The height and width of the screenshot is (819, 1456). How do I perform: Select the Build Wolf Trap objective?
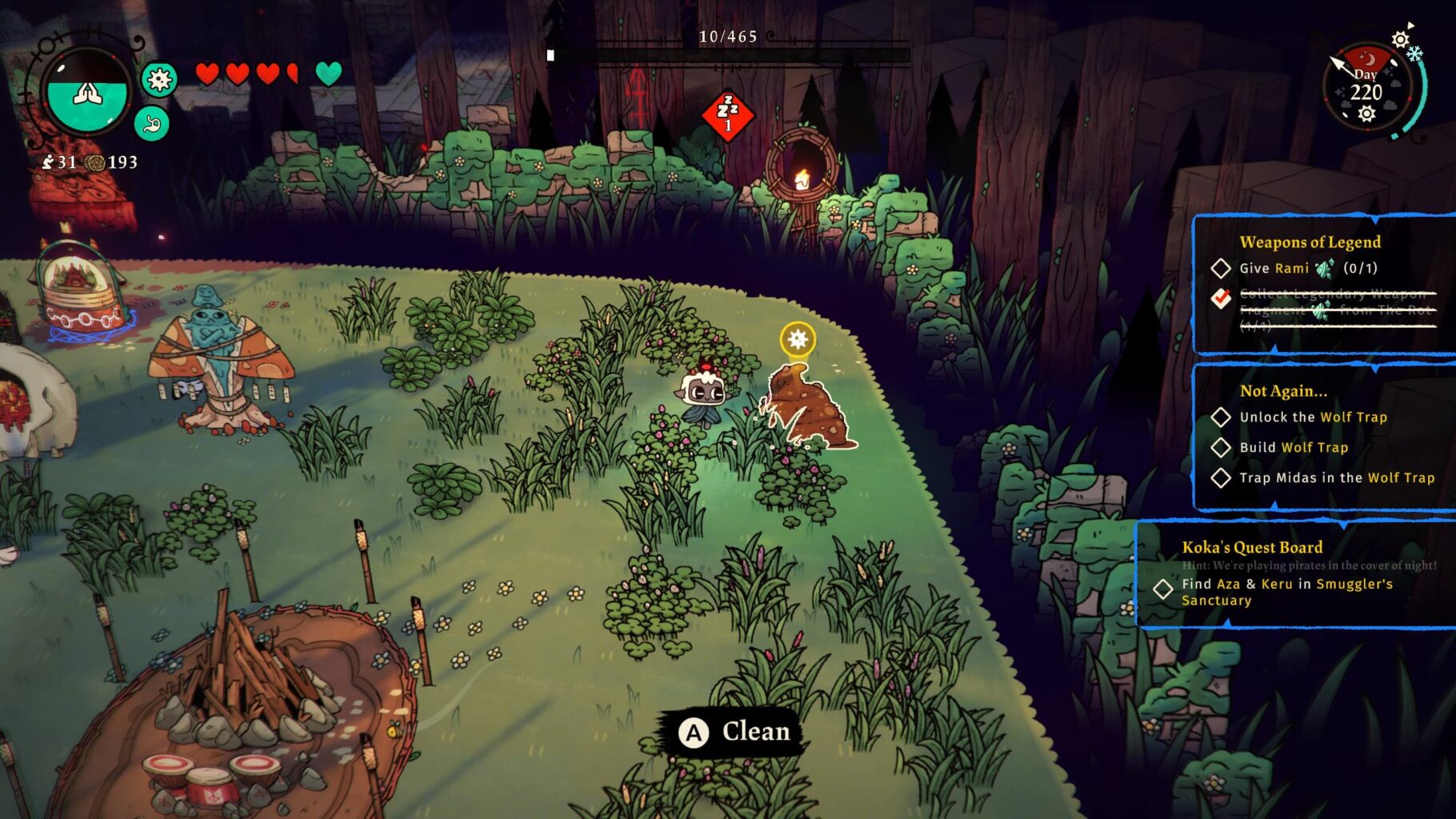pos(1294,448)
